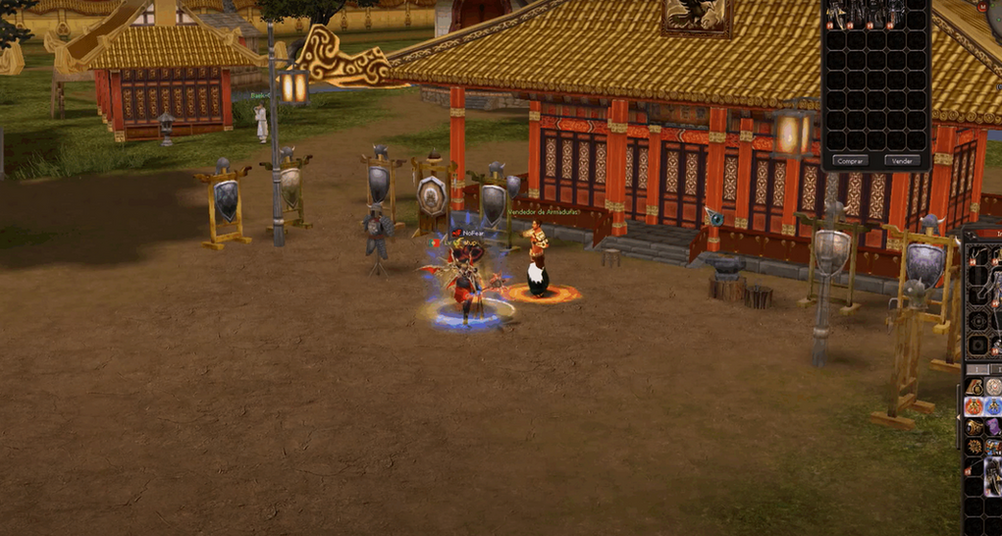Pick the purple item in the inventory
1002x536 pixels.
[x=993, y=427]
